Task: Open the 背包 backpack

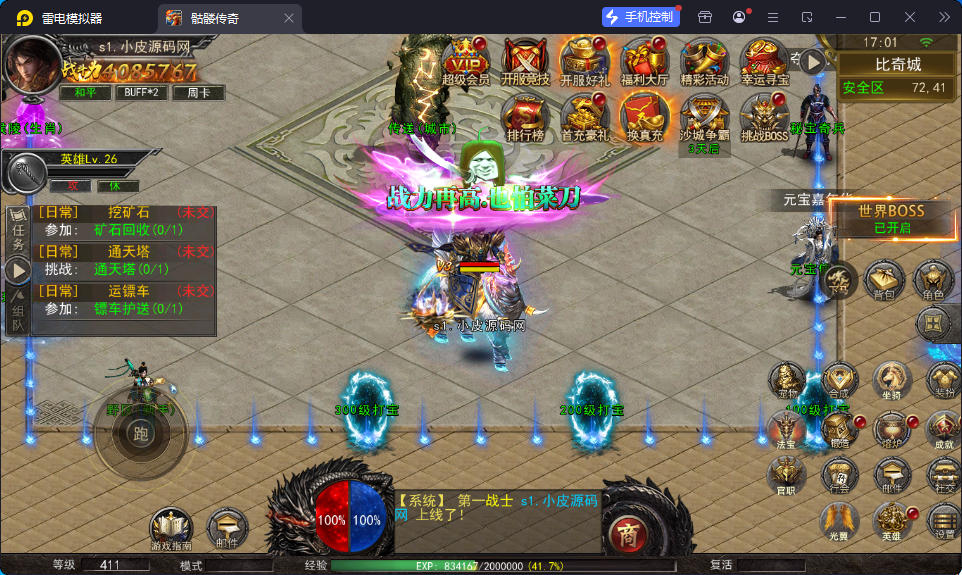Action: click(884, 281)
